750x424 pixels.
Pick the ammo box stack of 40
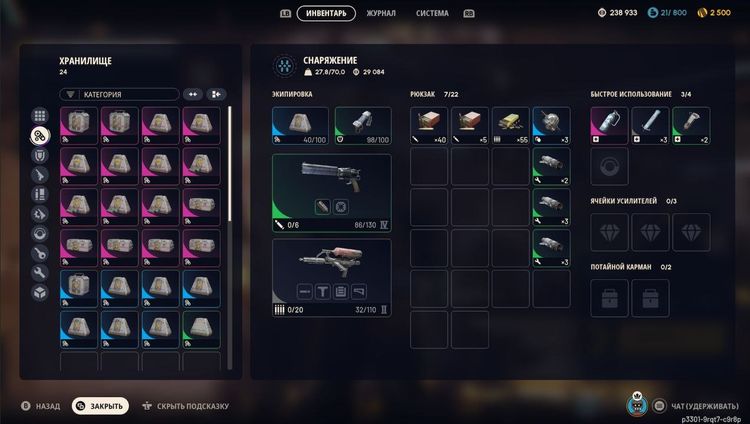coord(429,125)
